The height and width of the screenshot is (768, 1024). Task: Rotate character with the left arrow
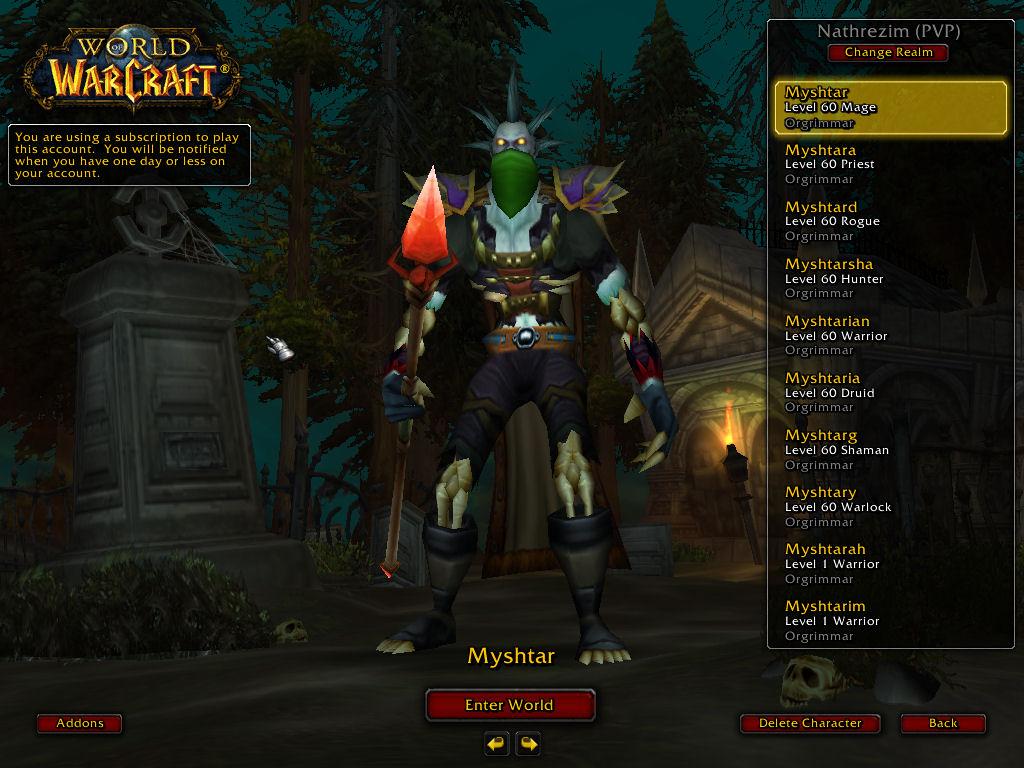click(x=497, y=743)
